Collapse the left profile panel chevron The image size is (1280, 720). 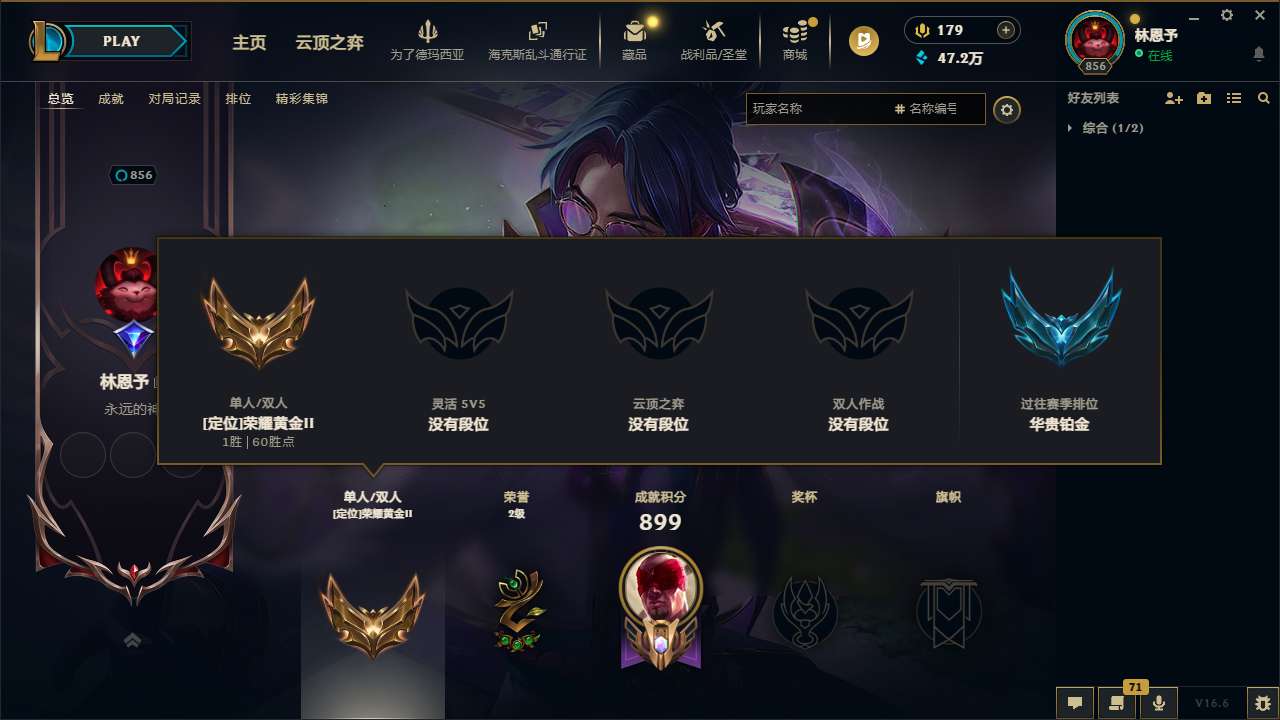click(133, 639)
